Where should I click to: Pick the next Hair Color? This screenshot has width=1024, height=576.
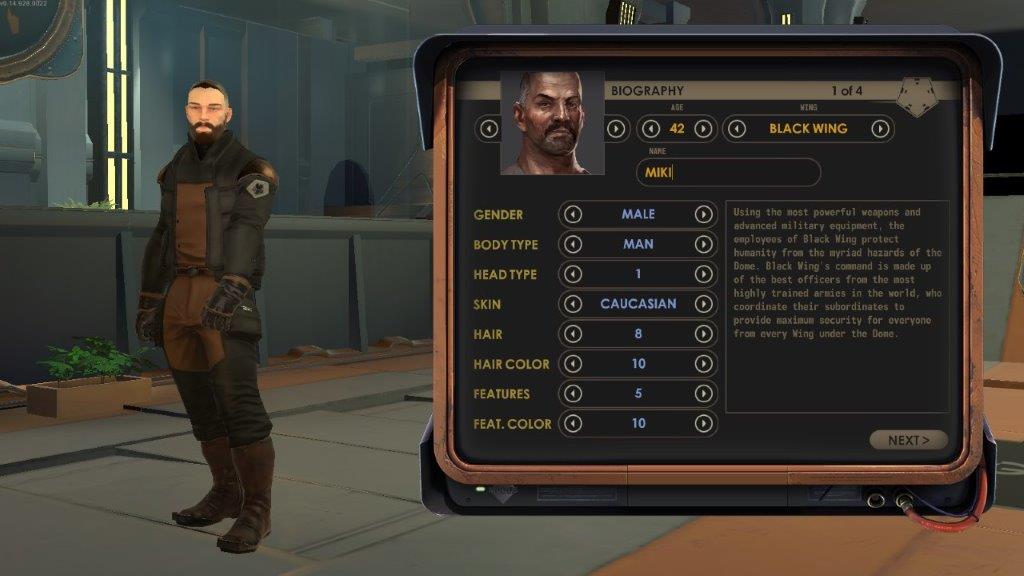pos(703,364)
